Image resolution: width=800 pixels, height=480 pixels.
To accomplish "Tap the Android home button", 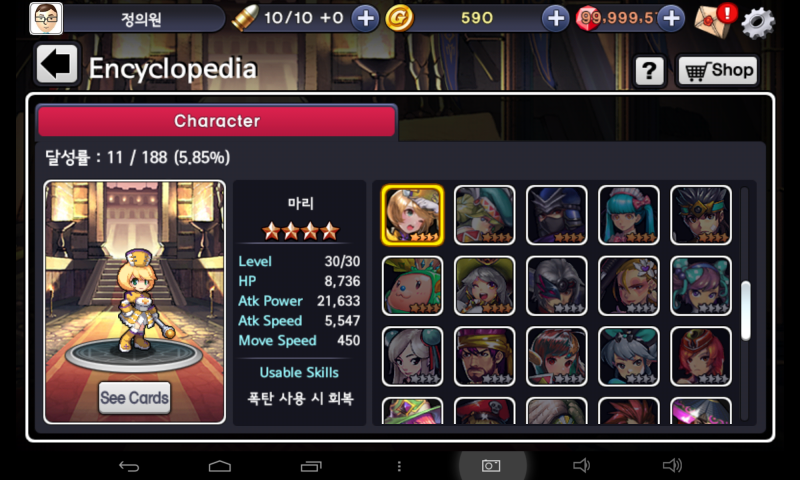I will pos(220,466).
